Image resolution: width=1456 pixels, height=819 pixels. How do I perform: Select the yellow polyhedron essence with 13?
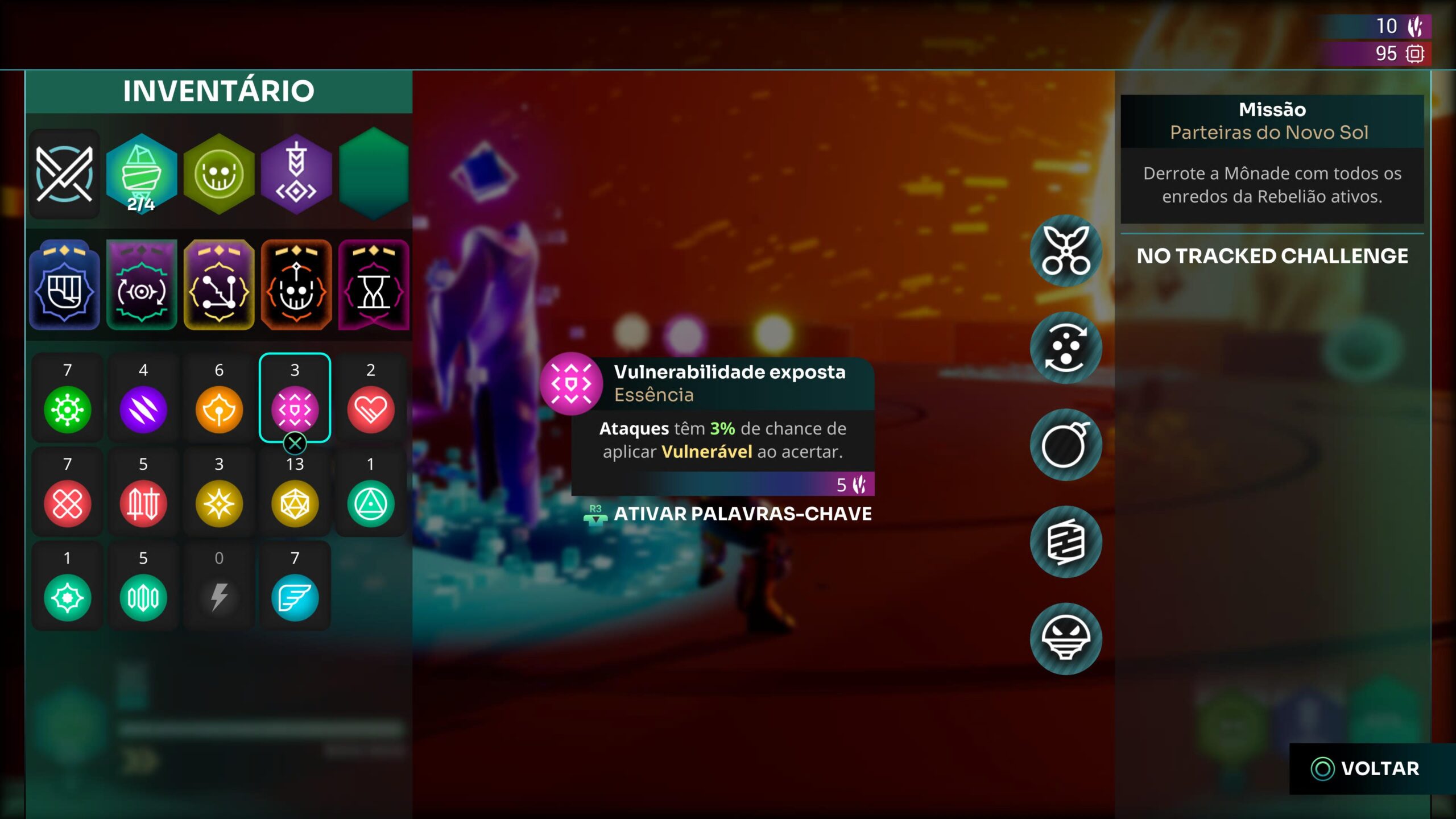click(x=295, y=503)
